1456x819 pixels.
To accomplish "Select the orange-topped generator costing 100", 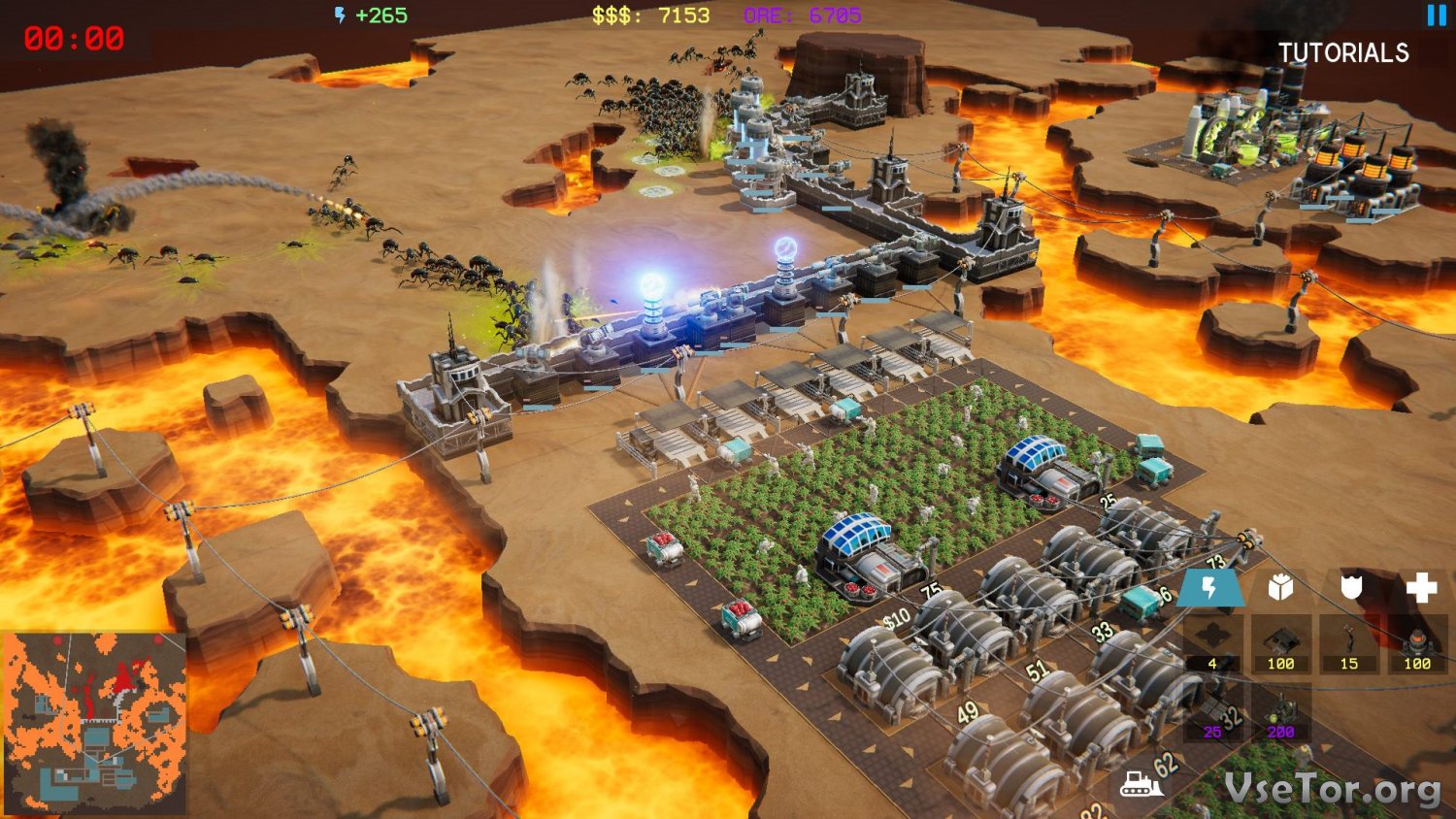I will click(x=1417, y=643).
